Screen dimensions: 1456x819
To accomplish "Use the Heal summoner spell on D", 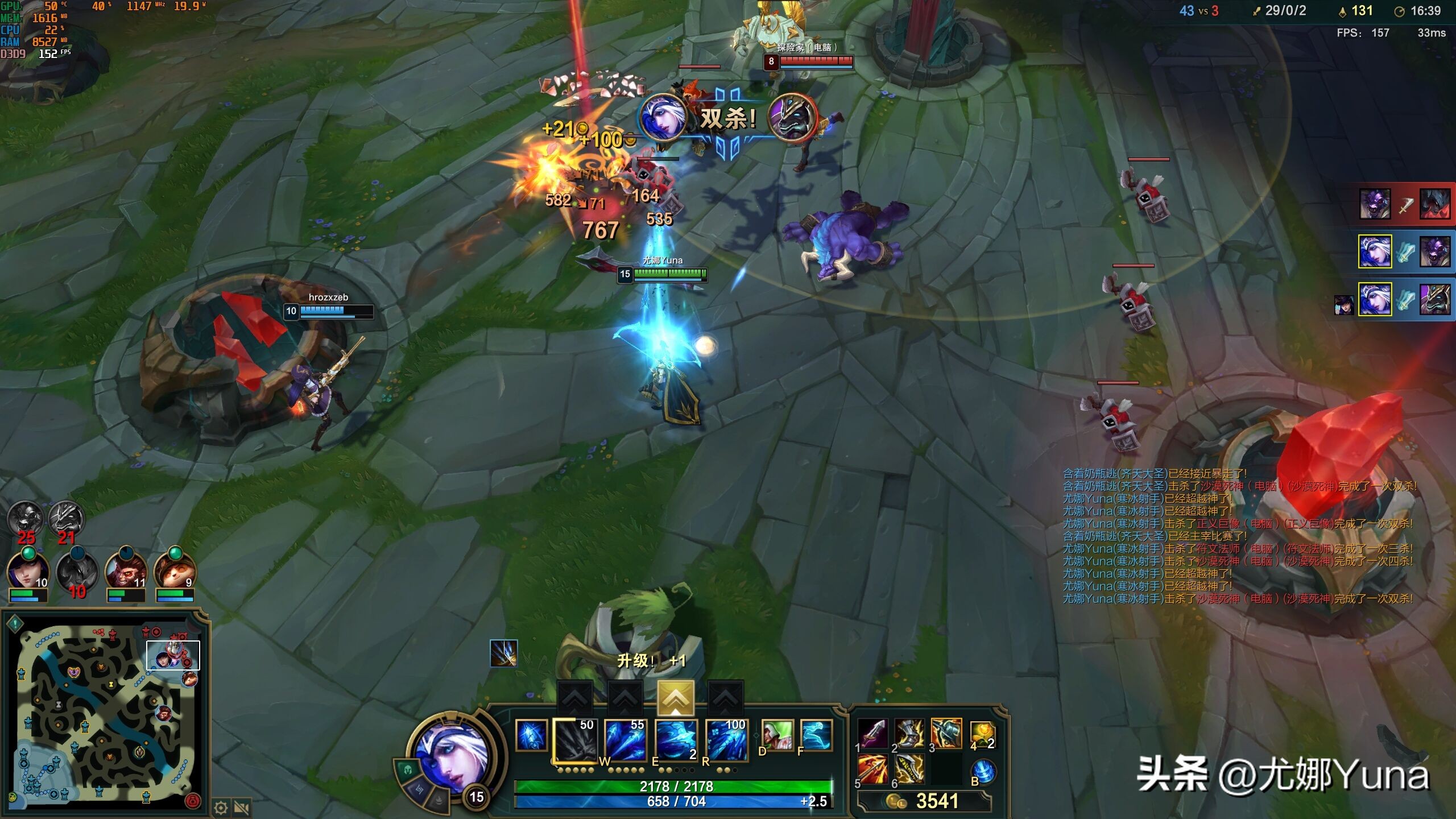I will (777, 735).
